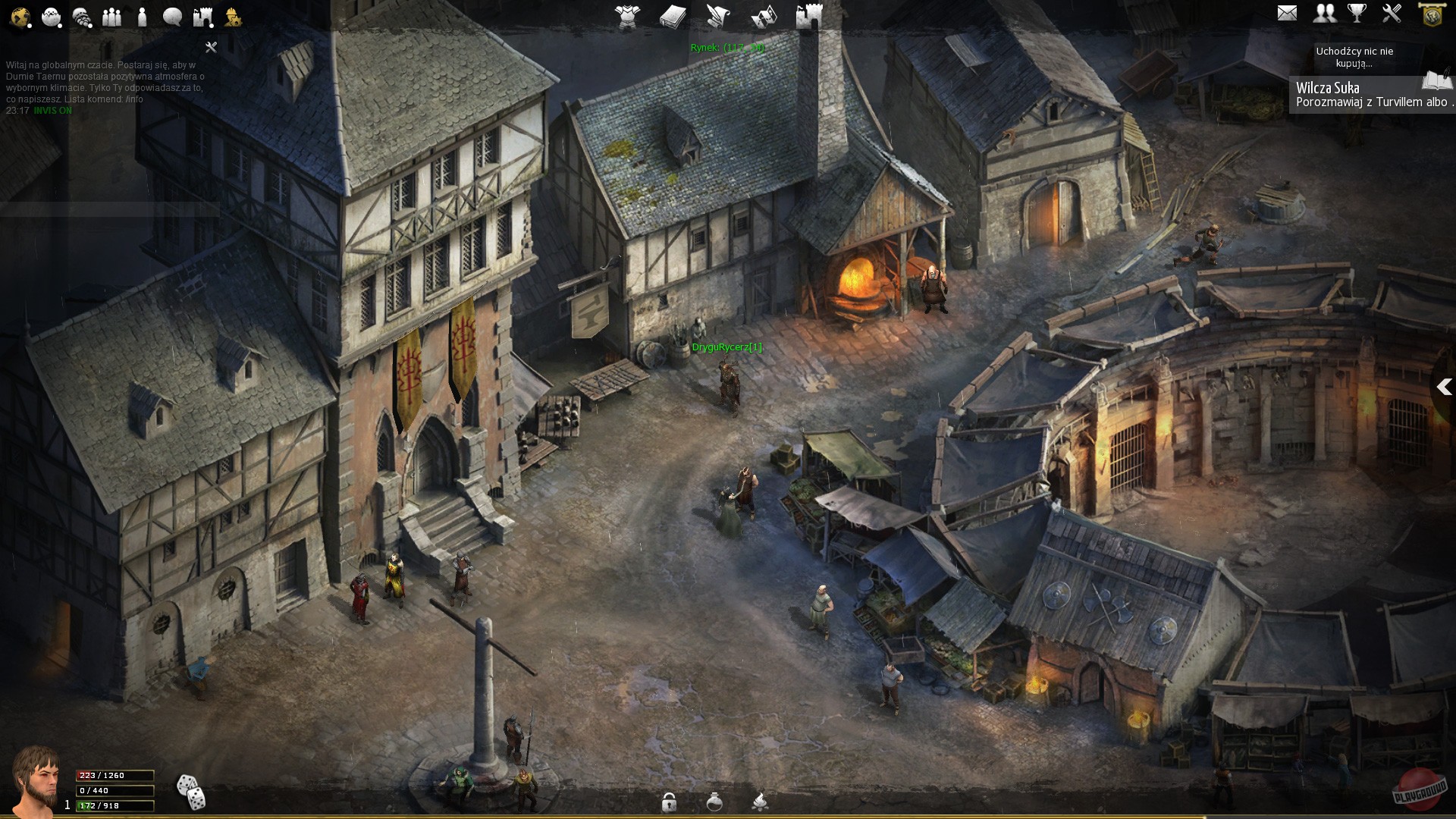
Task: Open the speech bubble chat icon
Action: coord(172,17)
